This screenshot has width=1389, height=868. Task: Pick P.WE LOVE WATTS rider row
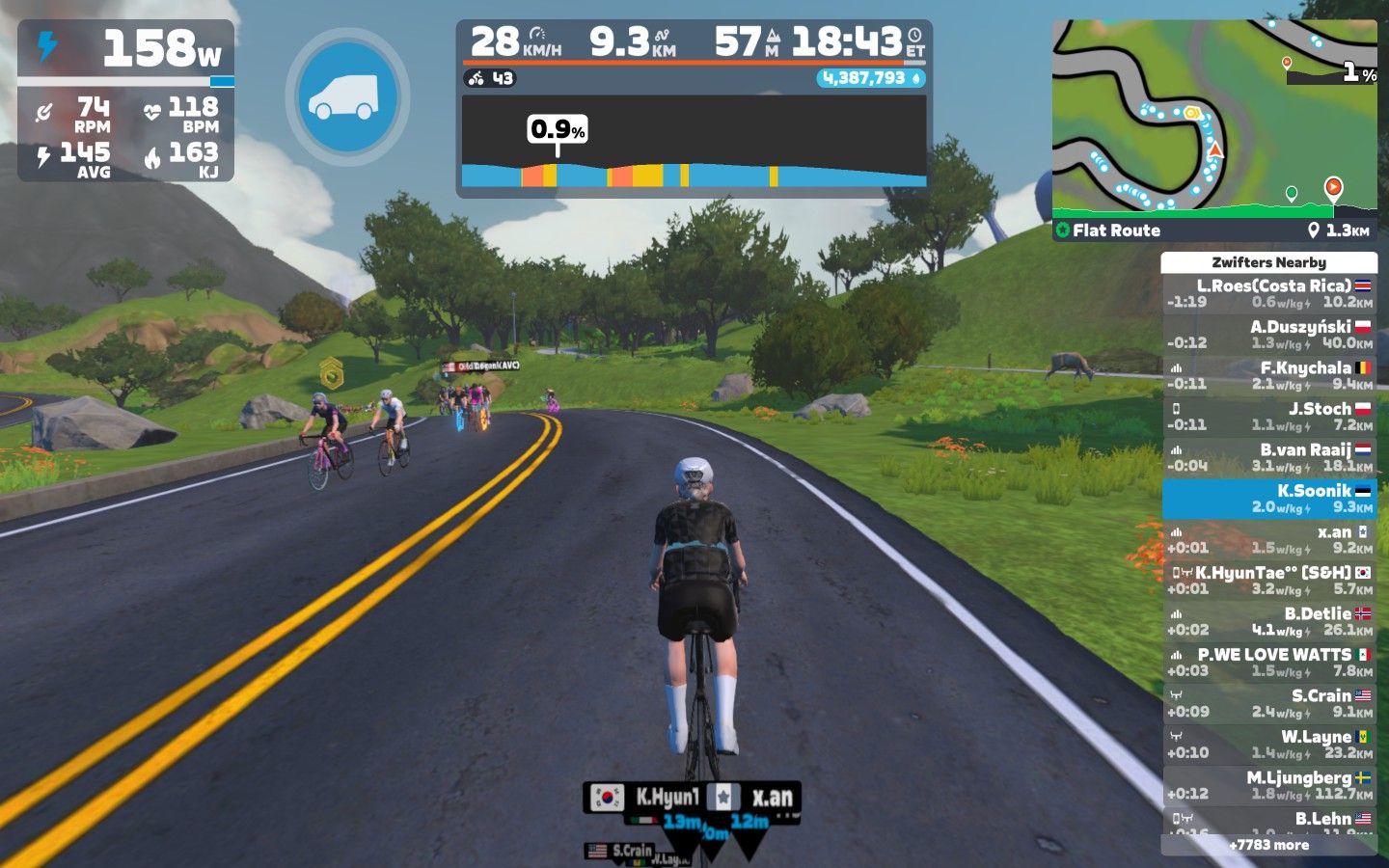(x=1268, y=663)
